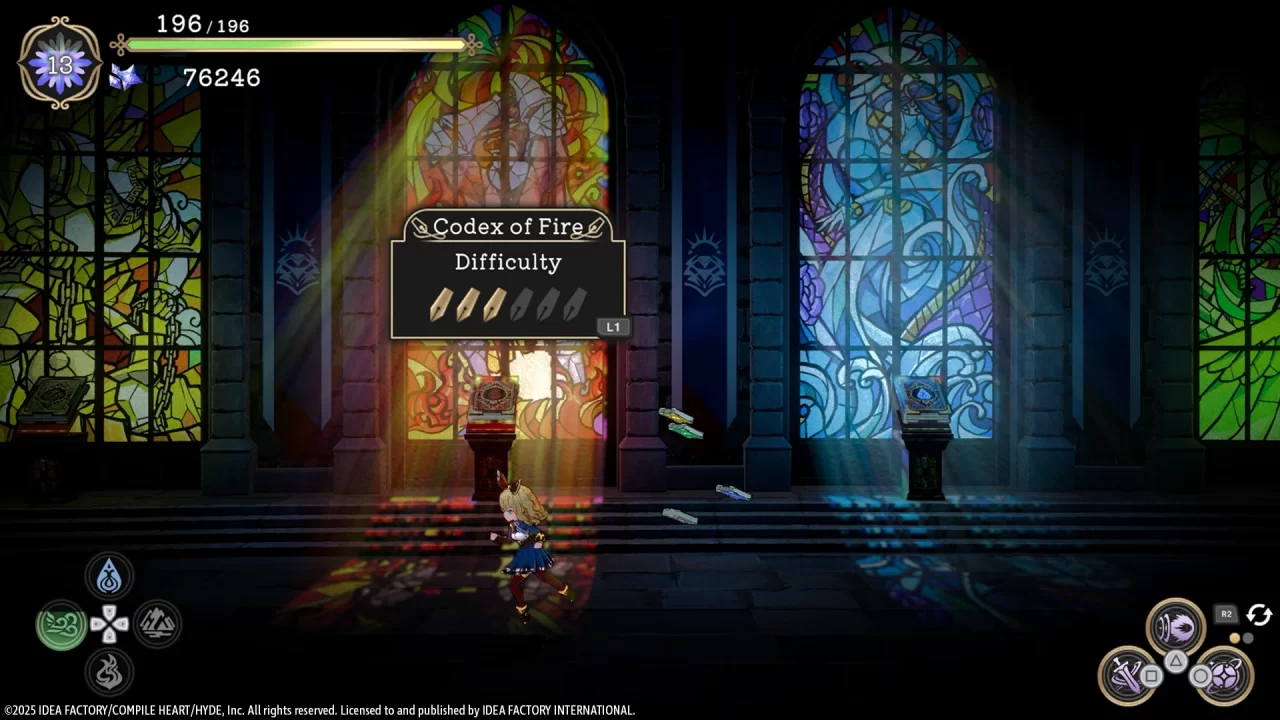This screenshot has height=720, width=1280.
Task: Click the currency counter showing 76246
Action: tap(222, 78)
